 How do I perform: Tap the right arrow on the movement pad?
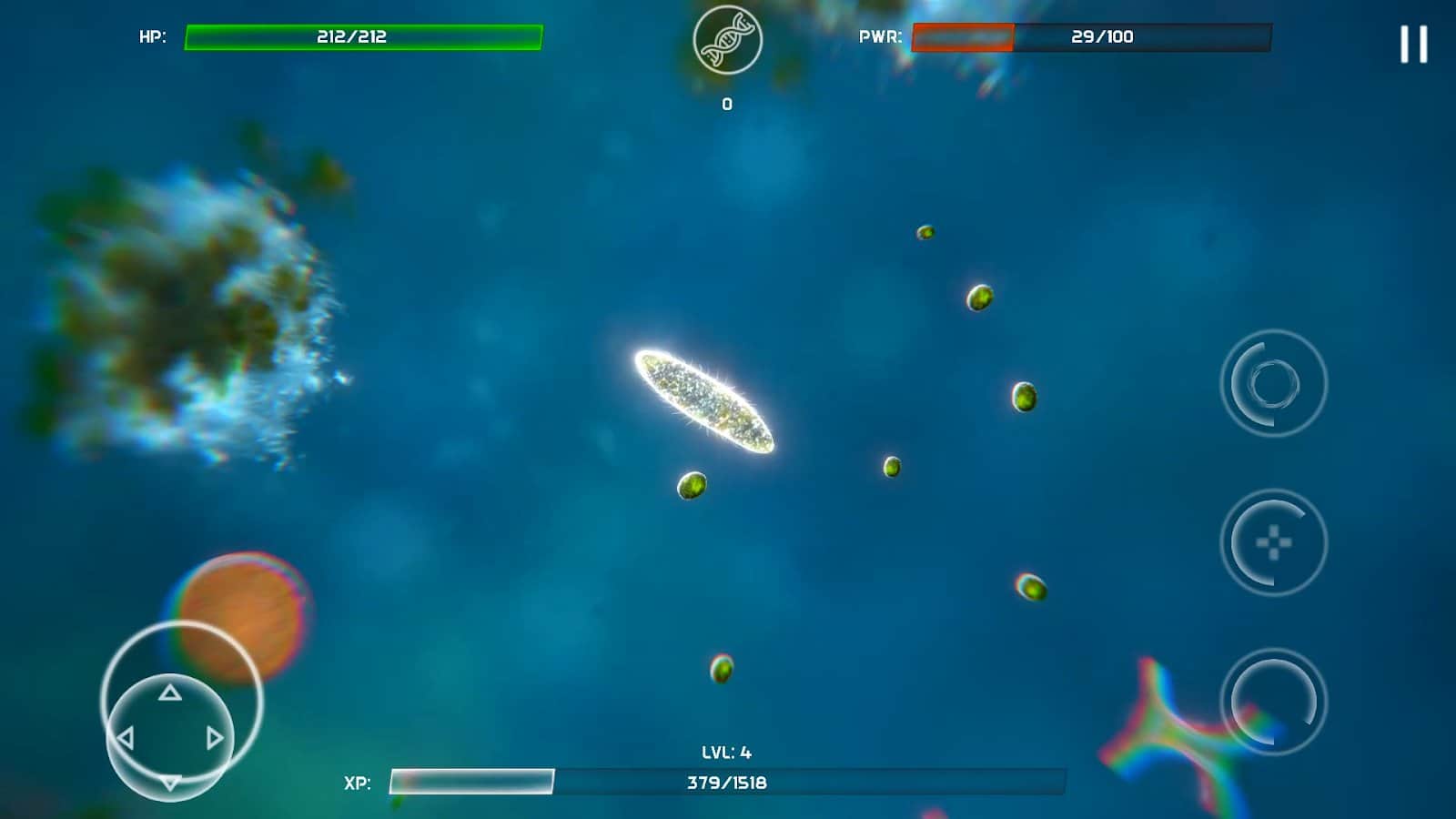(x=216, y=736)
